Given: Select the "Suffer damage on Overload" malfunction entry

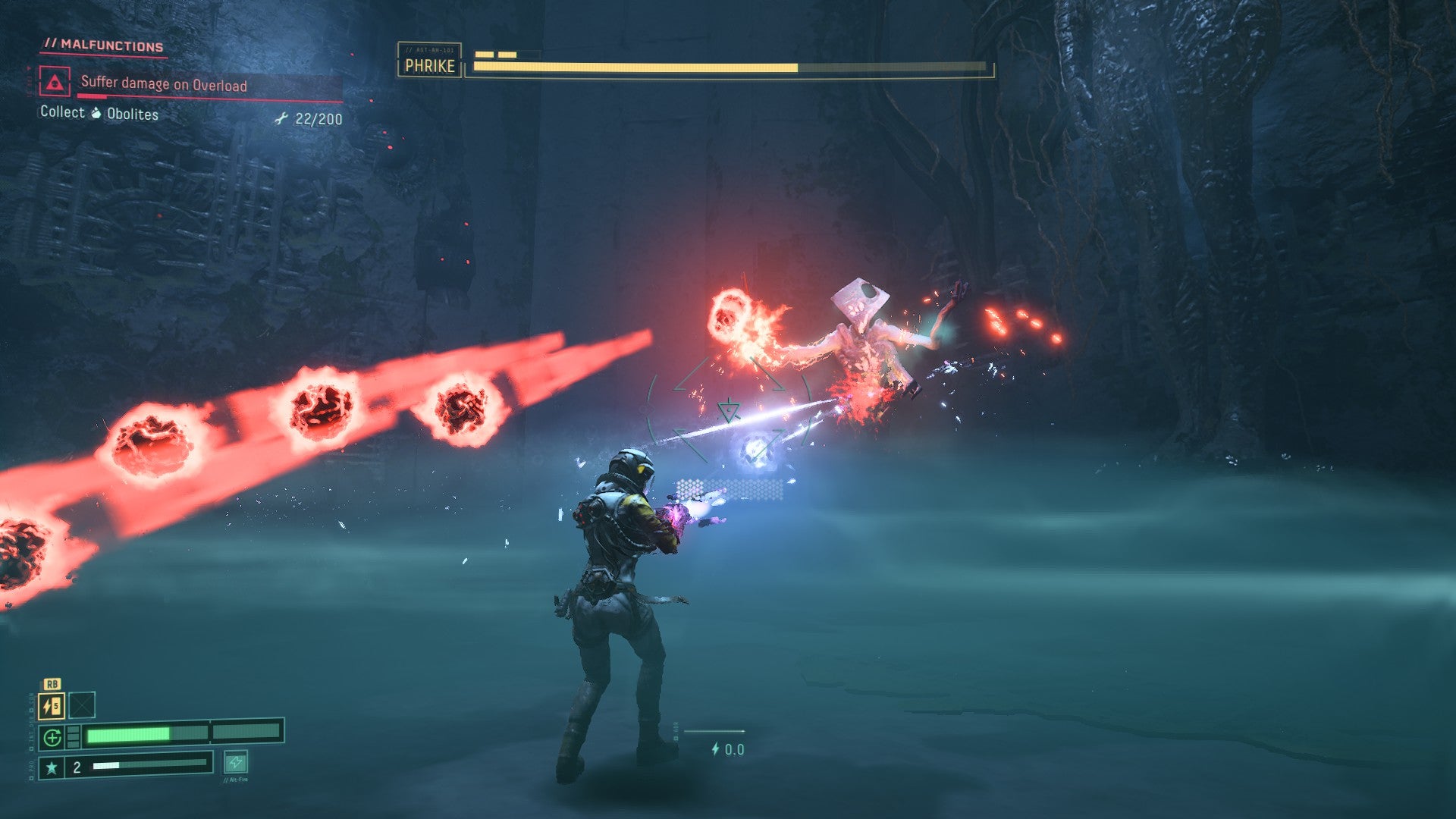Looking at the screenshot, I should tap(164, 84).
